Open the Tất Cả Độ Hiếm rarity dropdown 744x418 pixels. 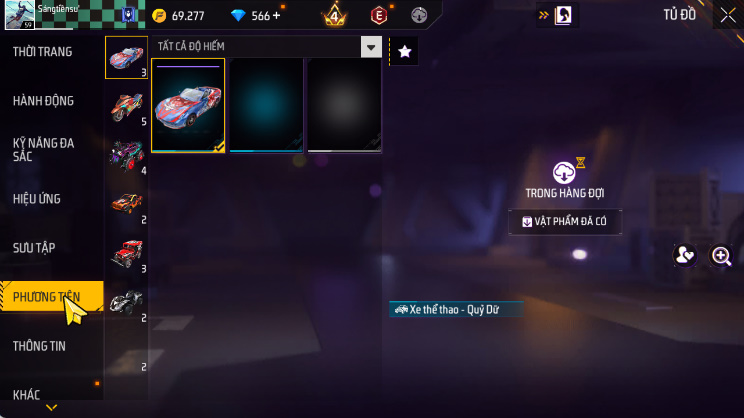tap(268, 47)
